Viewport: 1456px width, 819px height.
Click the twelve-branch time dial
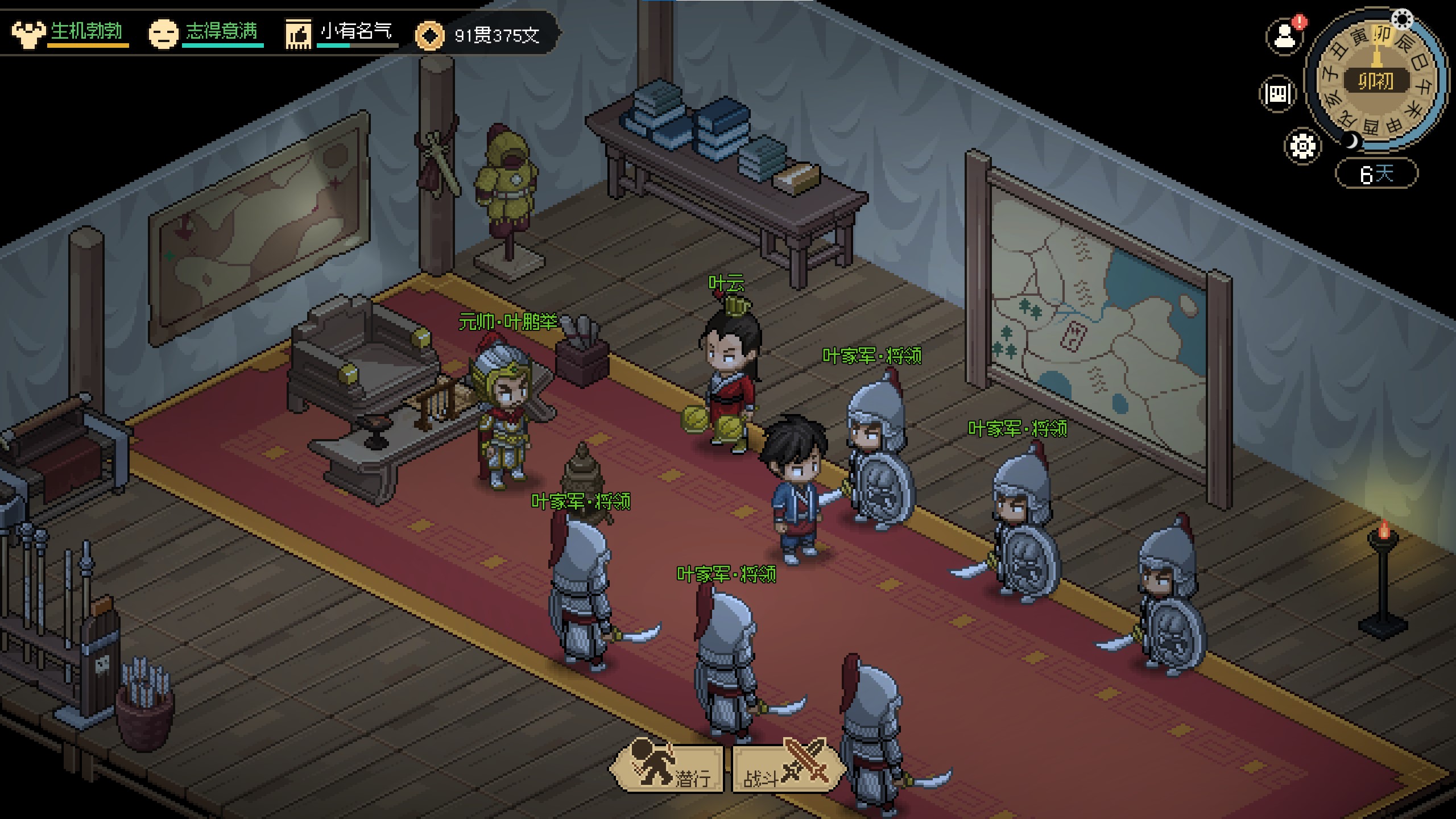tap(1376, 80)
